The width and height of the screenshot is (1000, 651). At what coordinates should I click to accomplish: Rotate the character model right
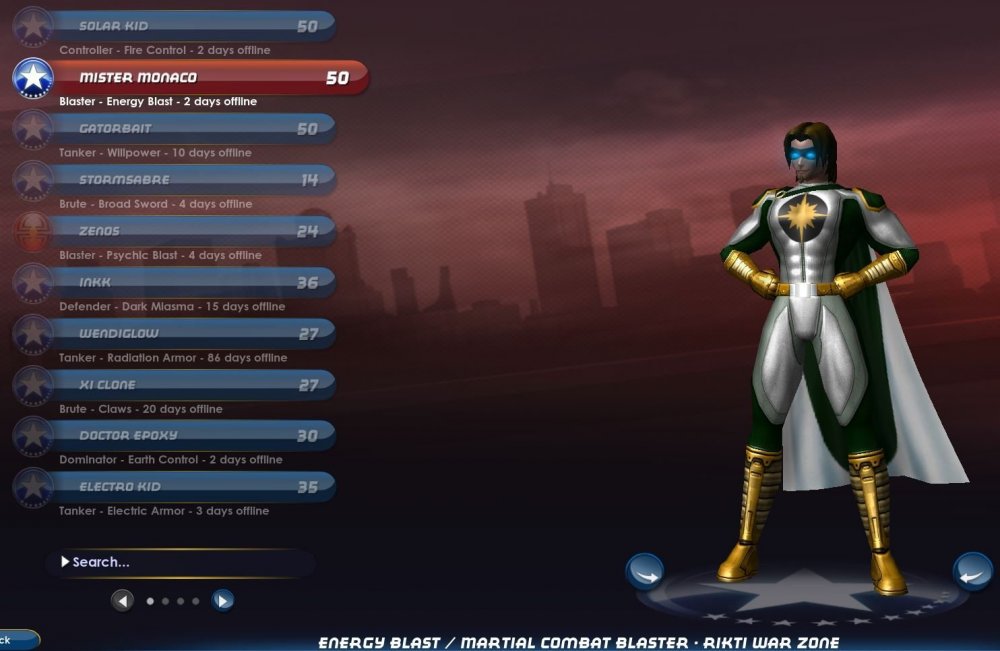(x=971, y=572)
